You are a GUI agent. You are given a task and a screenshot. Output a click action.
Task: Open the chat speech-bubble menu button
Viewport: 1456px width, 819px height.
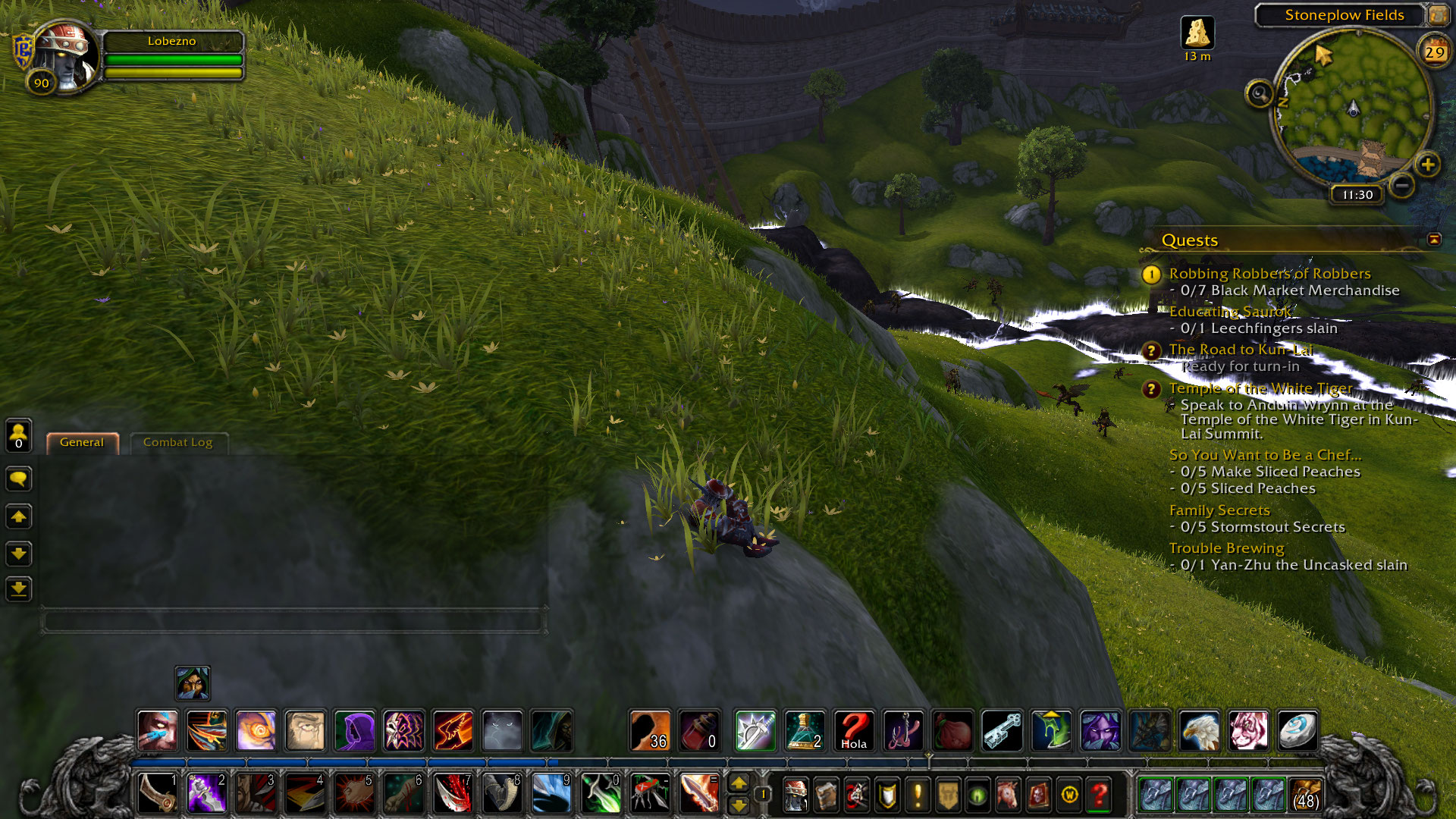[x=19, y=479]
